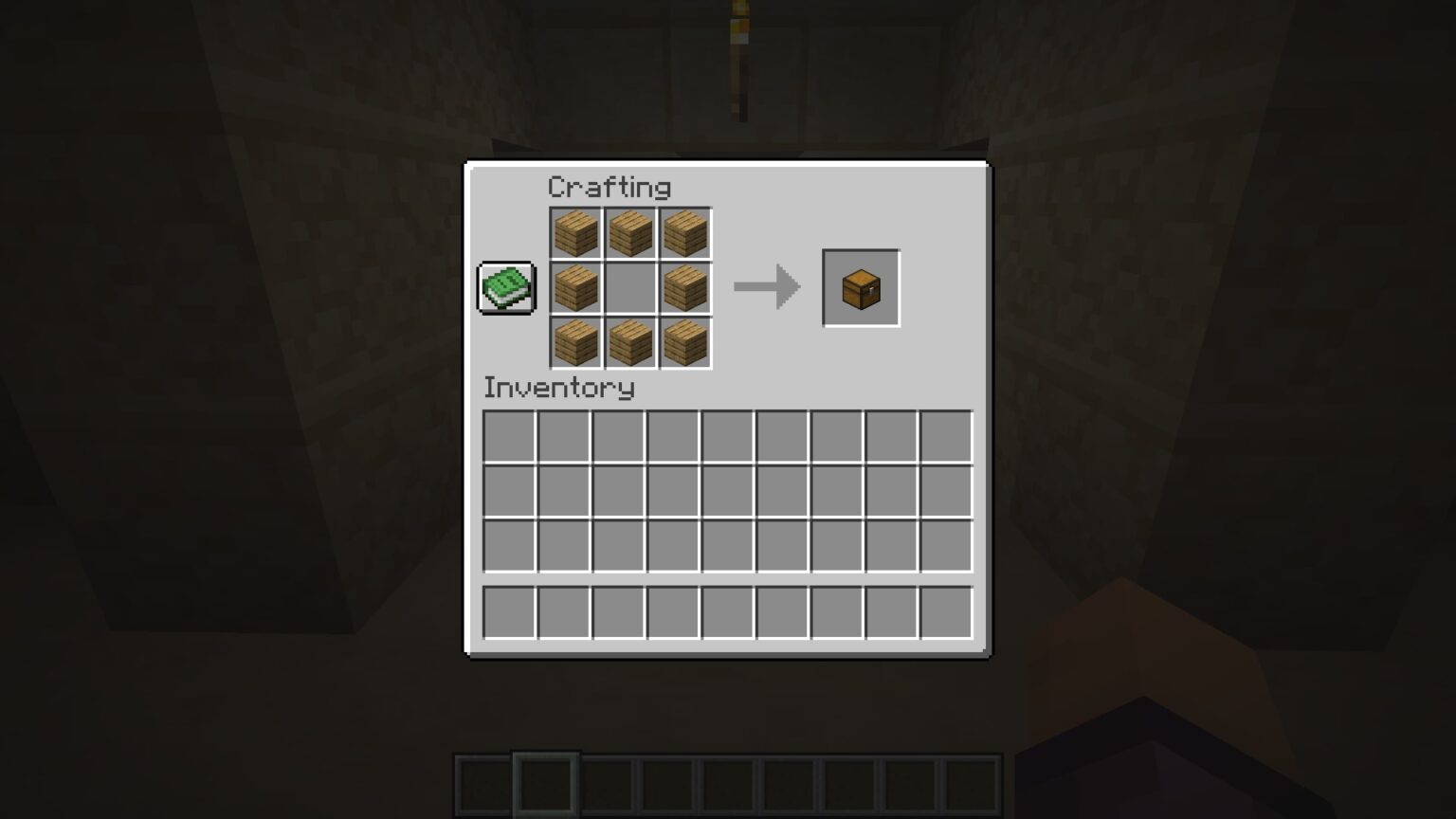The image size is (1456, 819).
Task: Select the currently highlighted hotbar slot
Action: [x=546, y=785]
